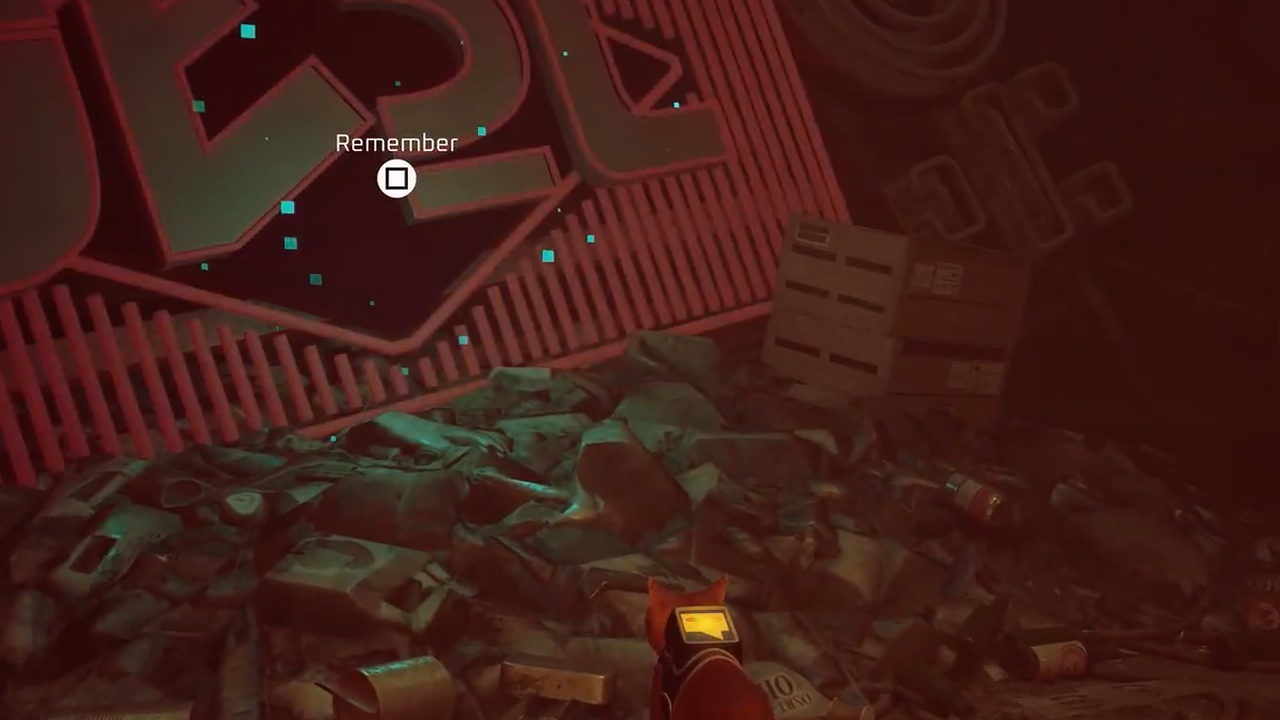Click the small teal speck among the trash pile

331,438
